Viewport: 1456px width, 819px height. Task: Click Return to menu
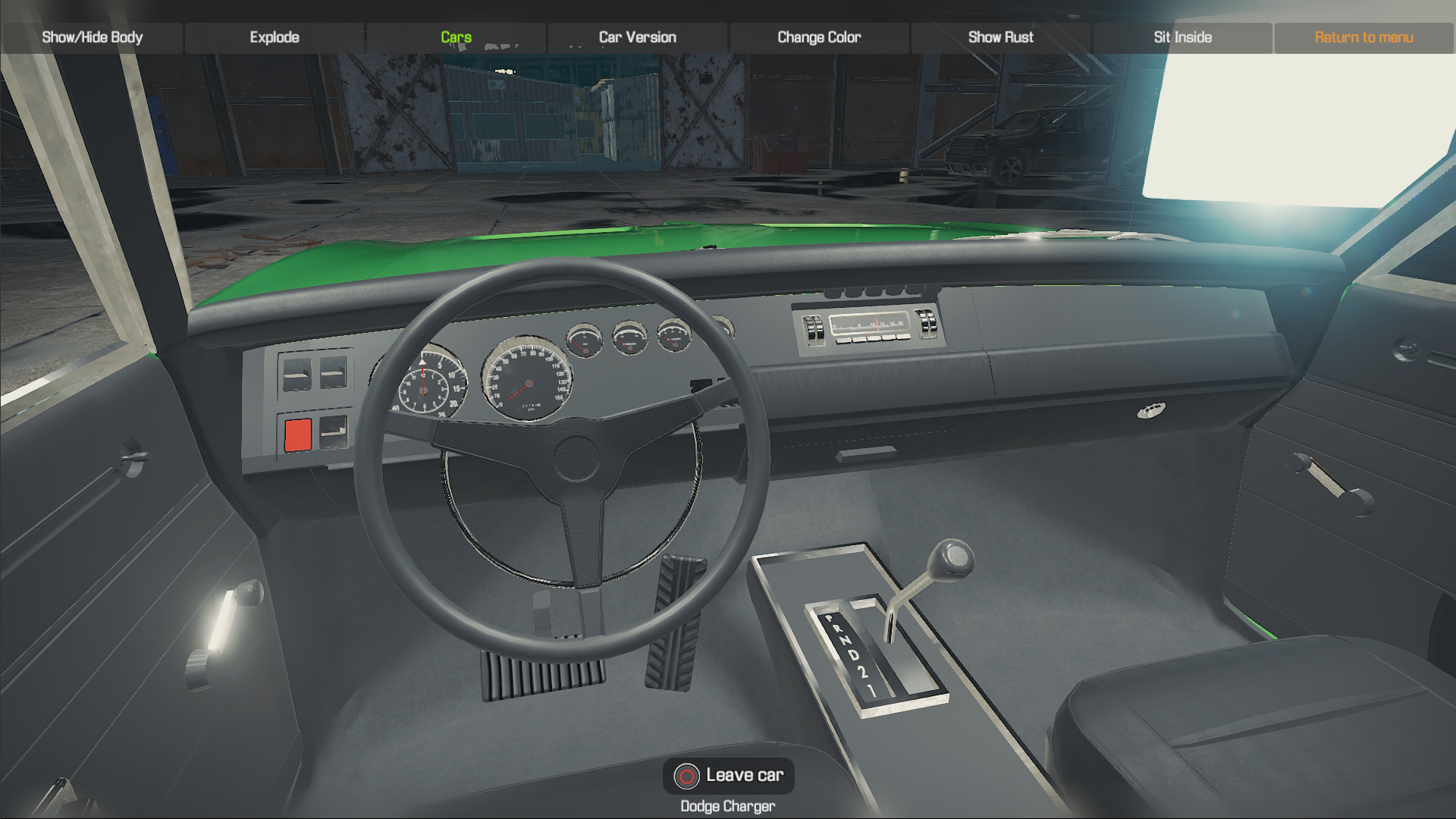pos(1364,36)
